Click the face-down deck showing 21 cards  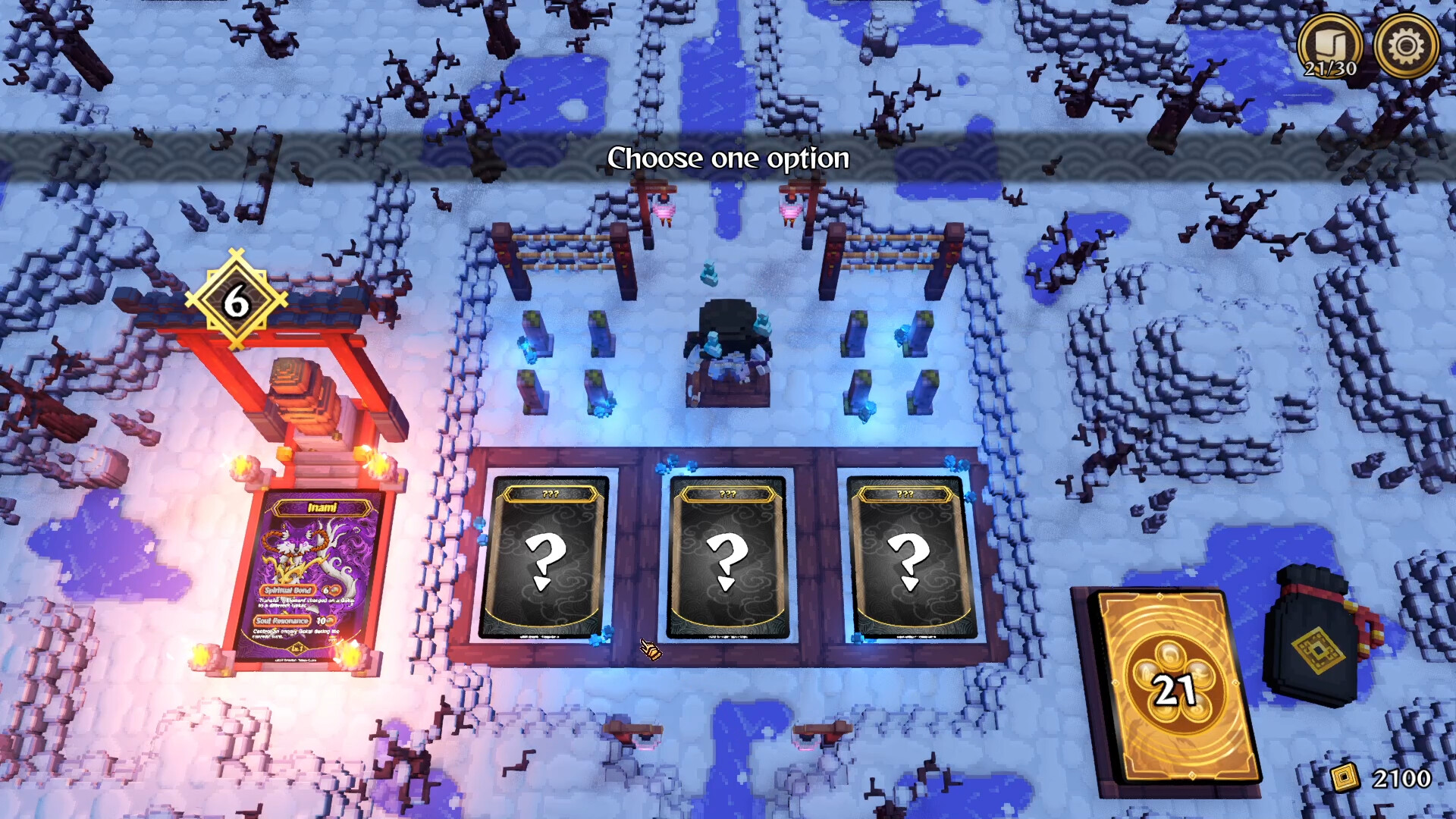click(1173, 682)
